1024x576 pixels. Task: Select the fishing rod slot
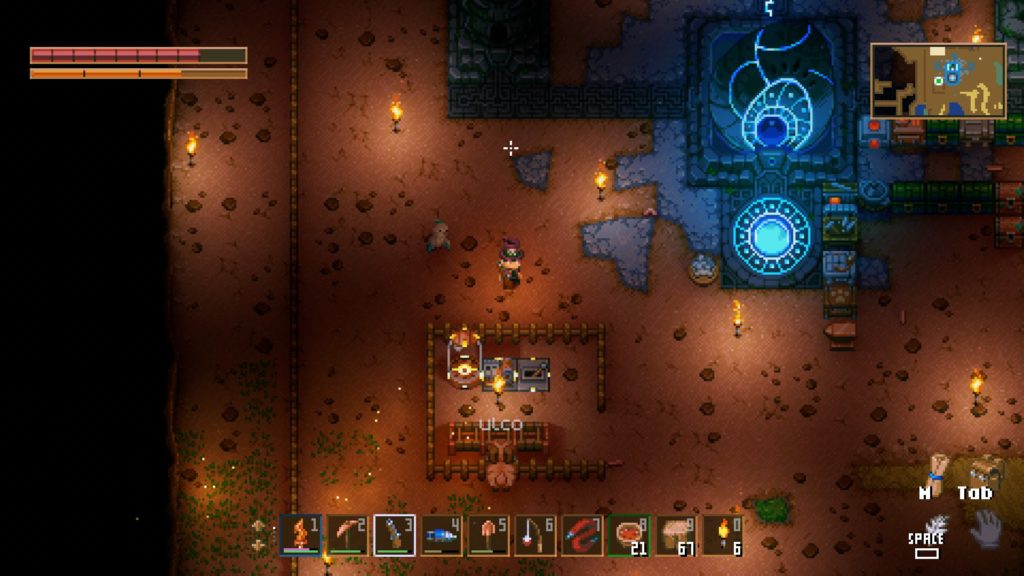coord(536,535)
